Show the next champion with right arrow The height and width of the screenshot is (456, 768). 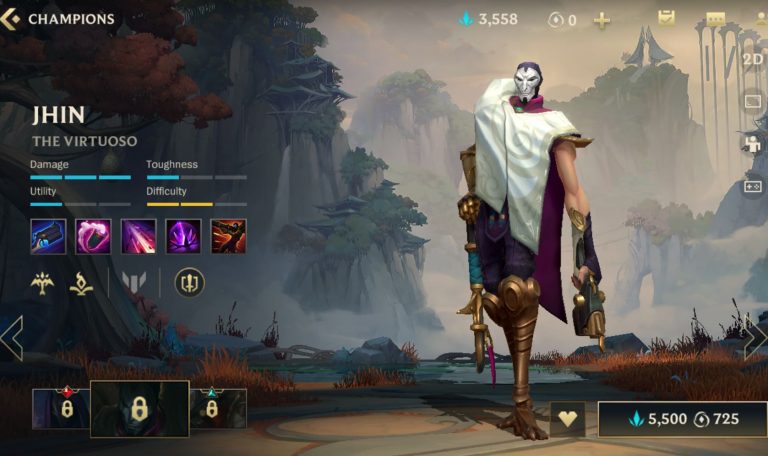pos(755,338)
